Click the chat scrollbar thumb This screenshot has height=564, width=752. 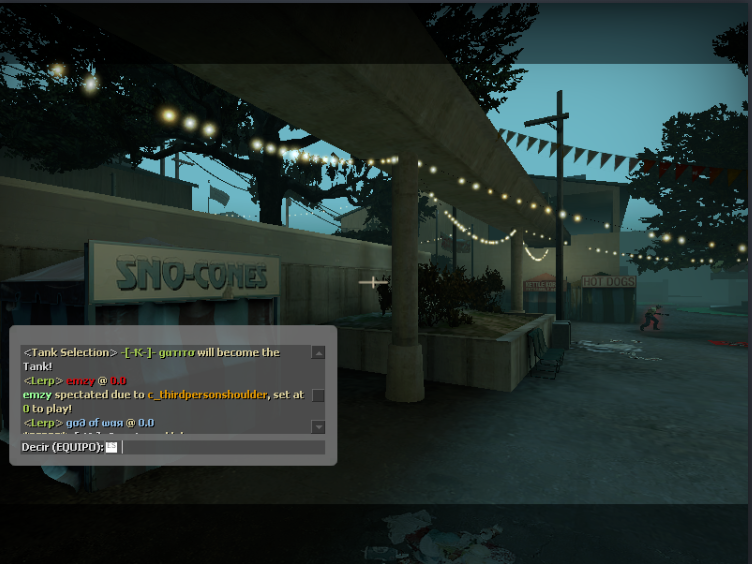pyautogui.click(x=318, y=396)
